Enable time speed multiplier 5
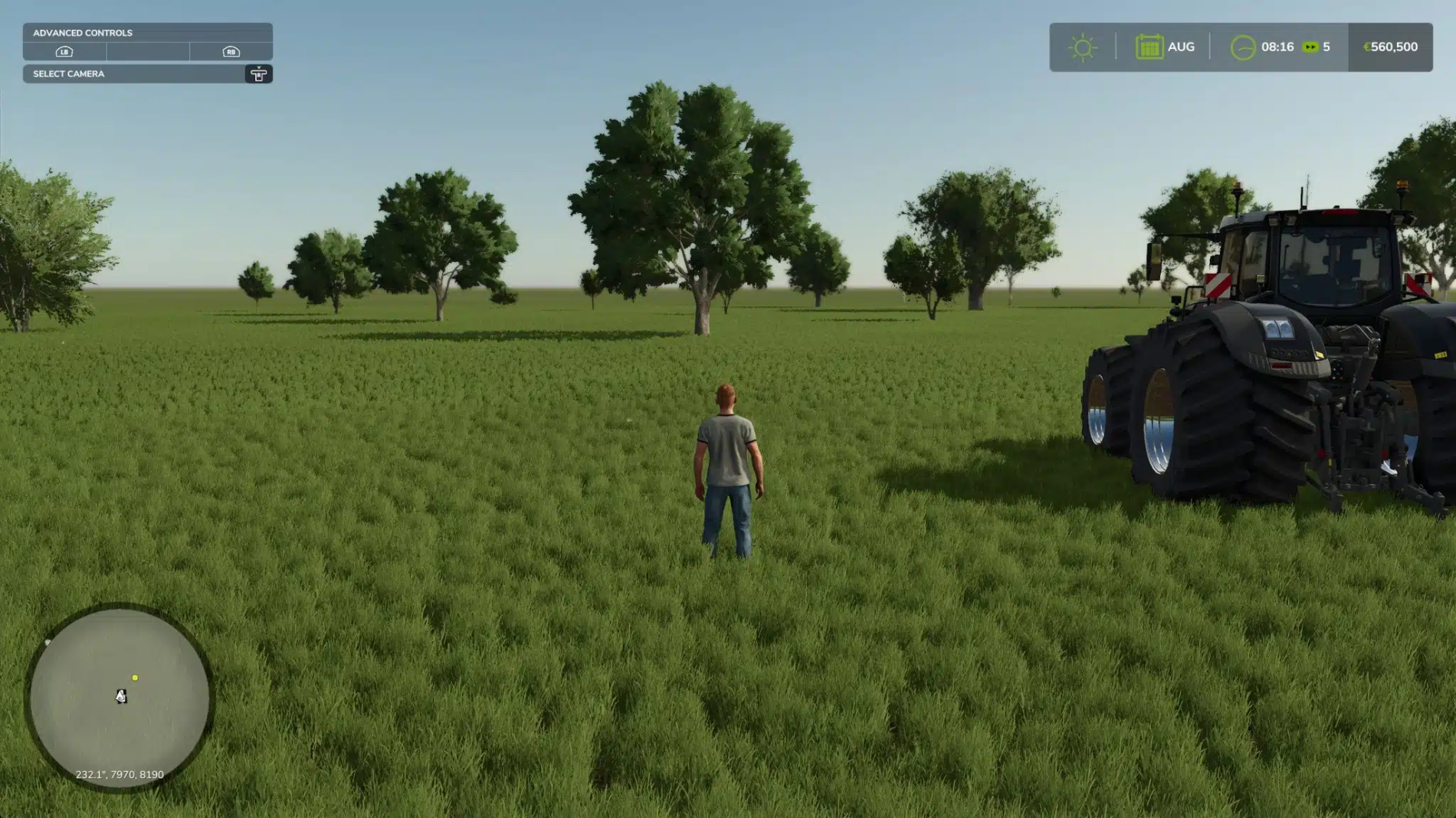The height and width of the screenshot is (818, 1456). pyautogui.click(x=1326, y=47)
